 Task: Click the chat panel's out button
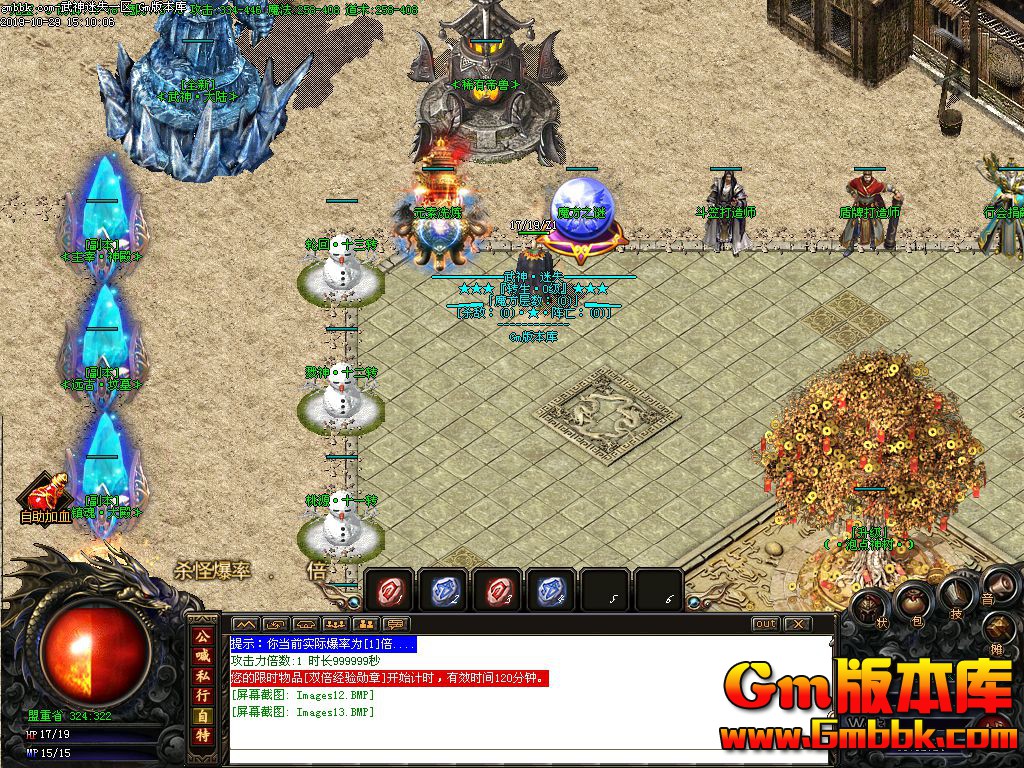coord(765,624)
